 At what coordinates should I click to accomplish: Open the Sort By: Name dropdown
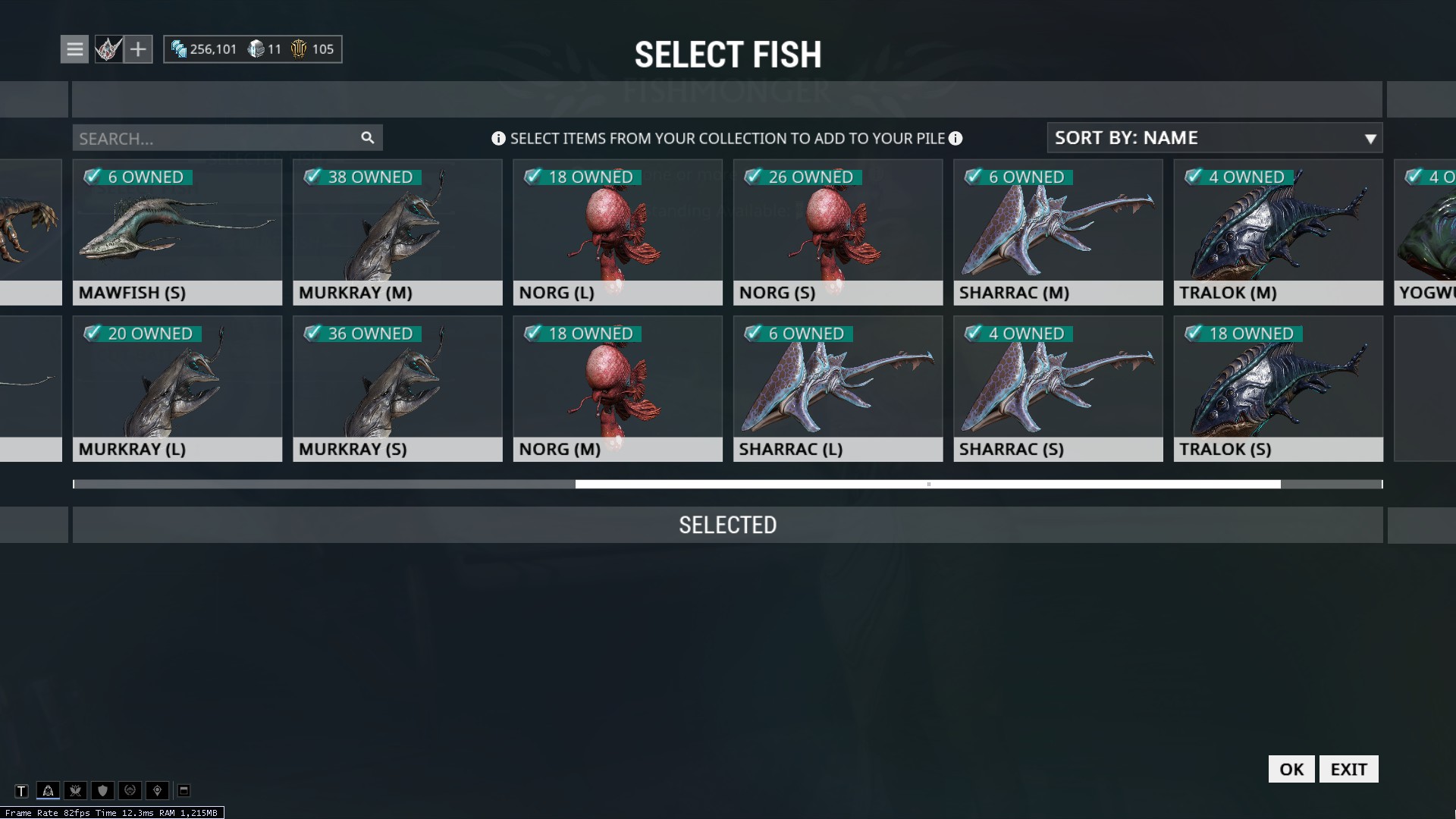pos(1214,138)
